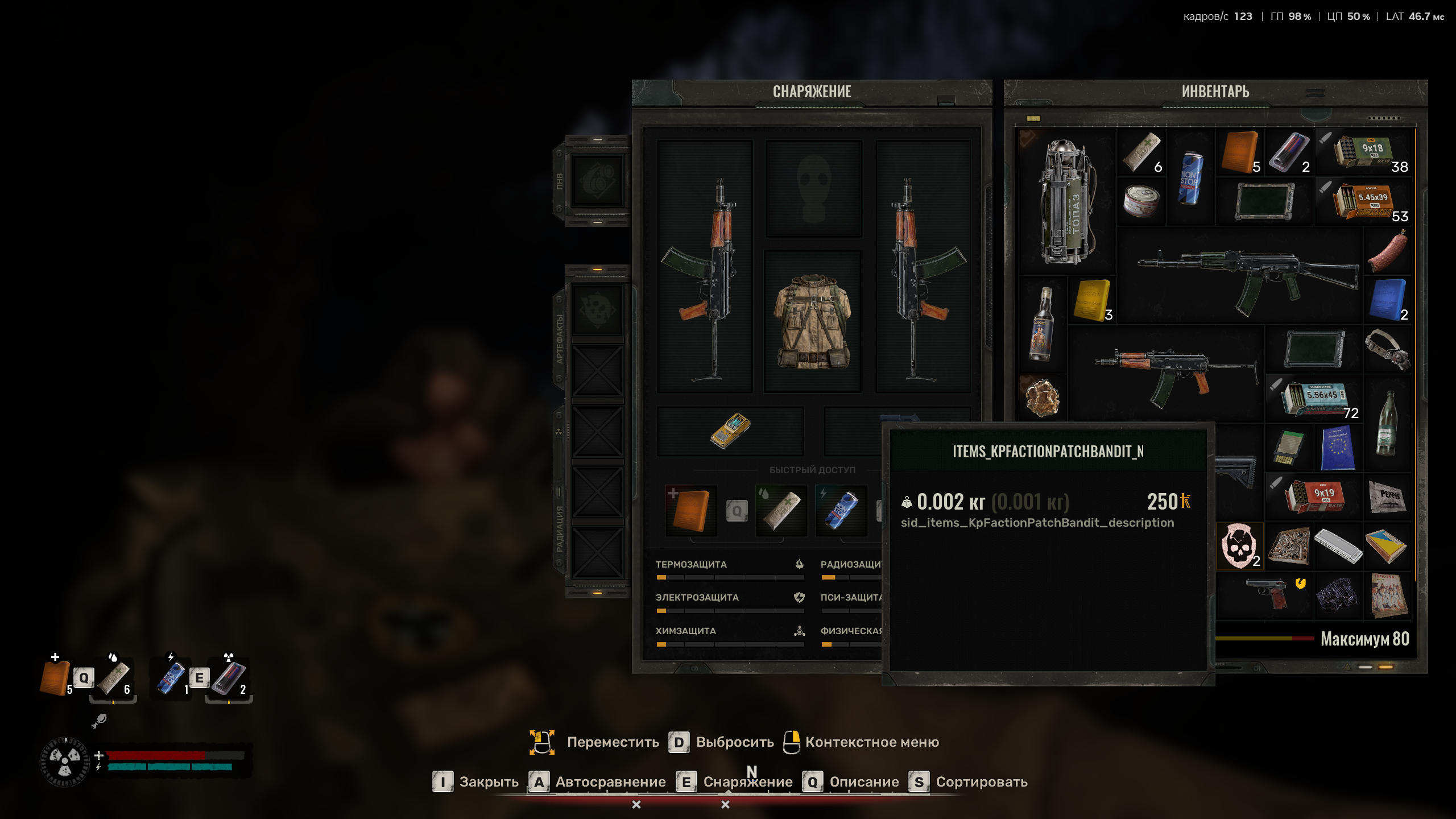Select the 5.45x39 ammo box
Screen dimensions: 1456x819
point(1365,201)
